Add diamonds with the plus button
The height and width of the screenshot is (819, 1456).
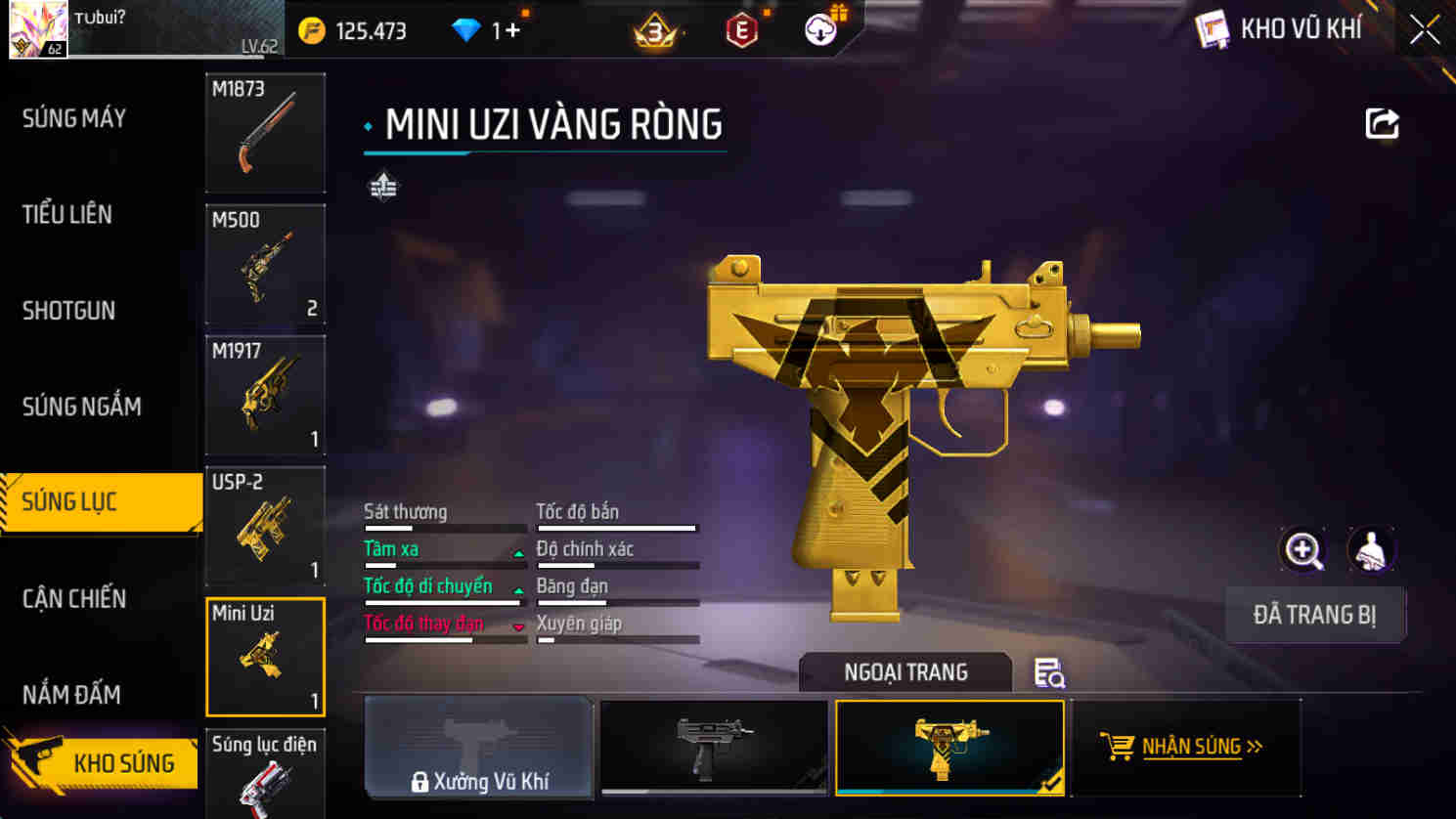(512, 31)
